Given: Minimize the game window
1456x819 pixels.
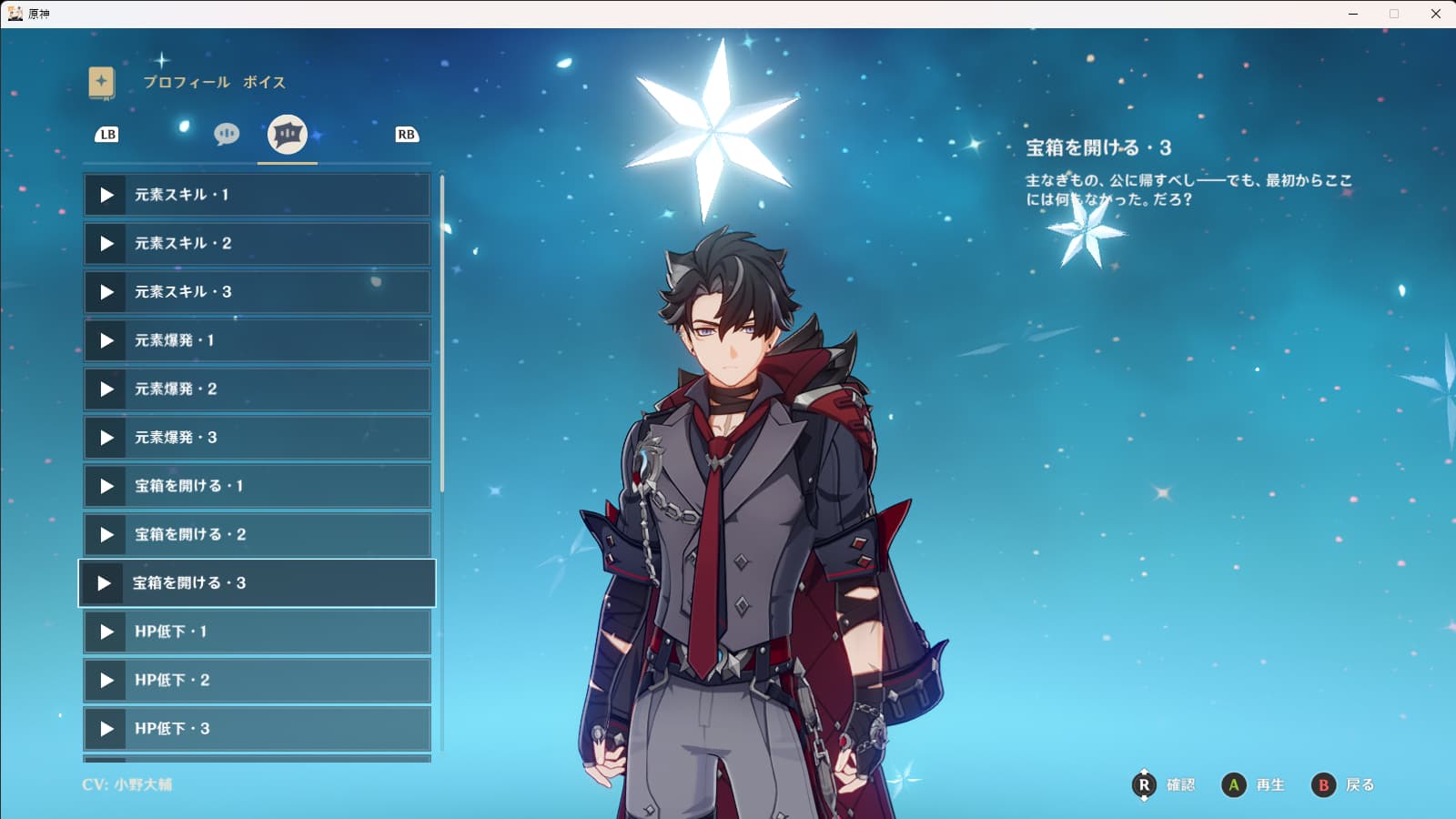Looking at the screenshot, I should click(1353, 14).
